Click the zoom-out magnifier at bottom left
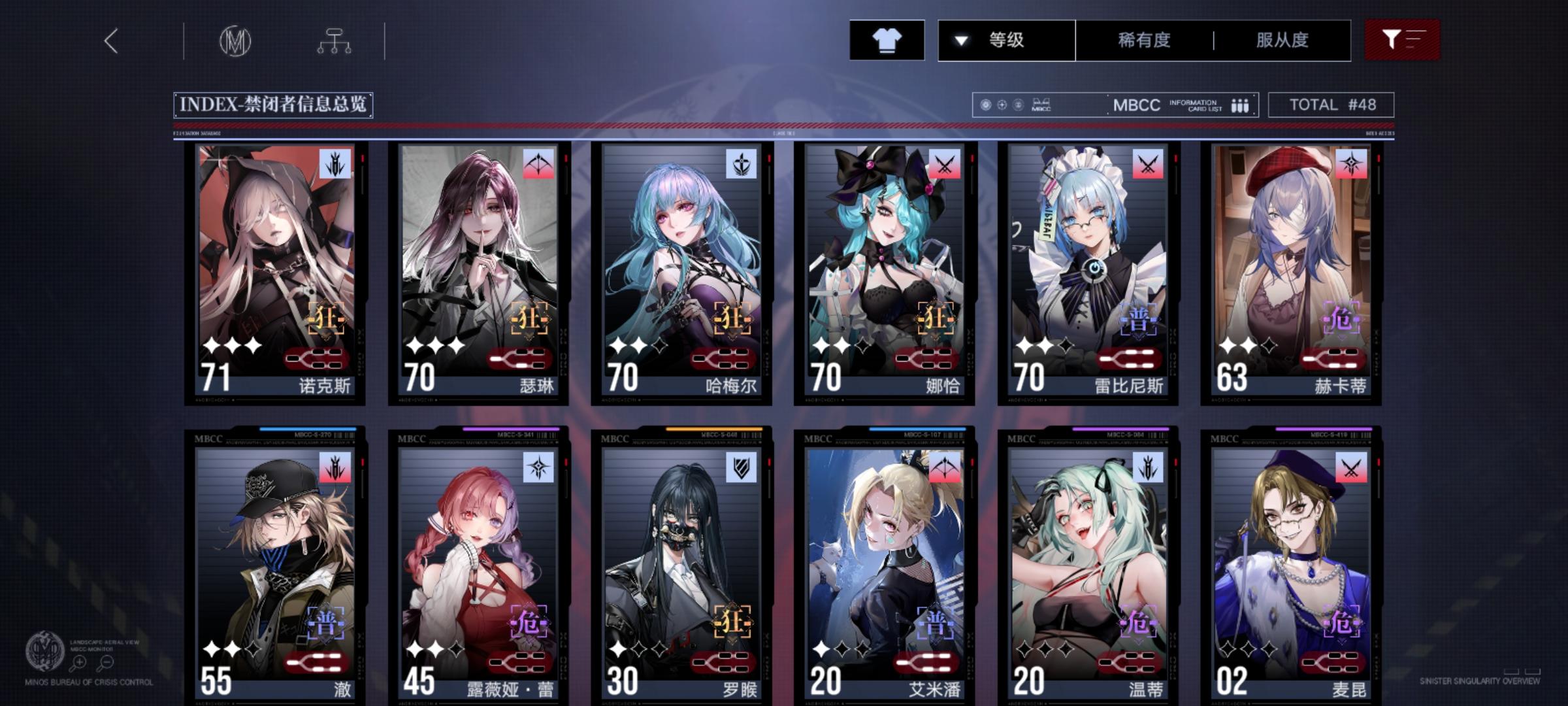 106,663
